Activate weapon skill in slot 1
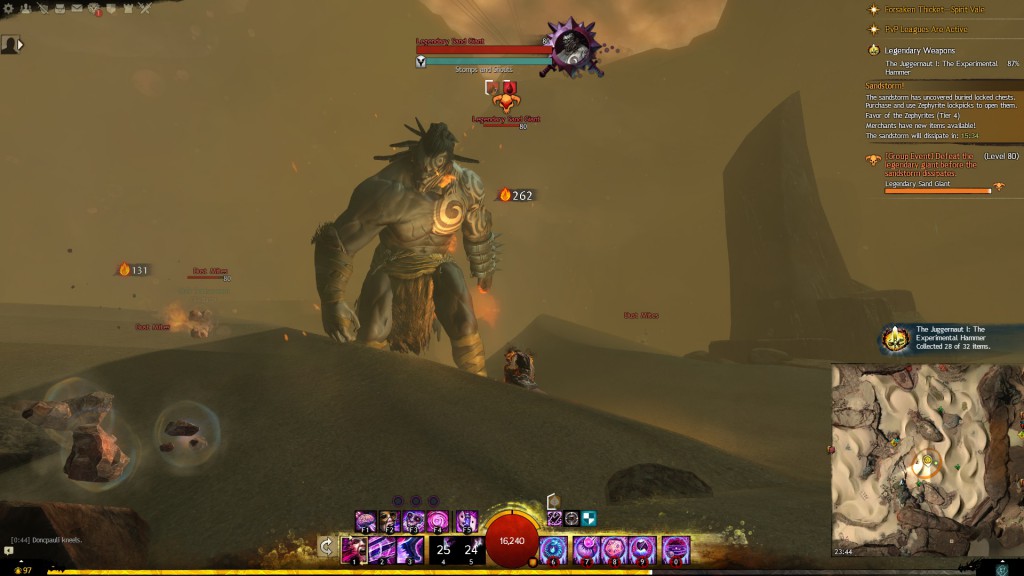Screen dimensions: 1024x576 354,549
